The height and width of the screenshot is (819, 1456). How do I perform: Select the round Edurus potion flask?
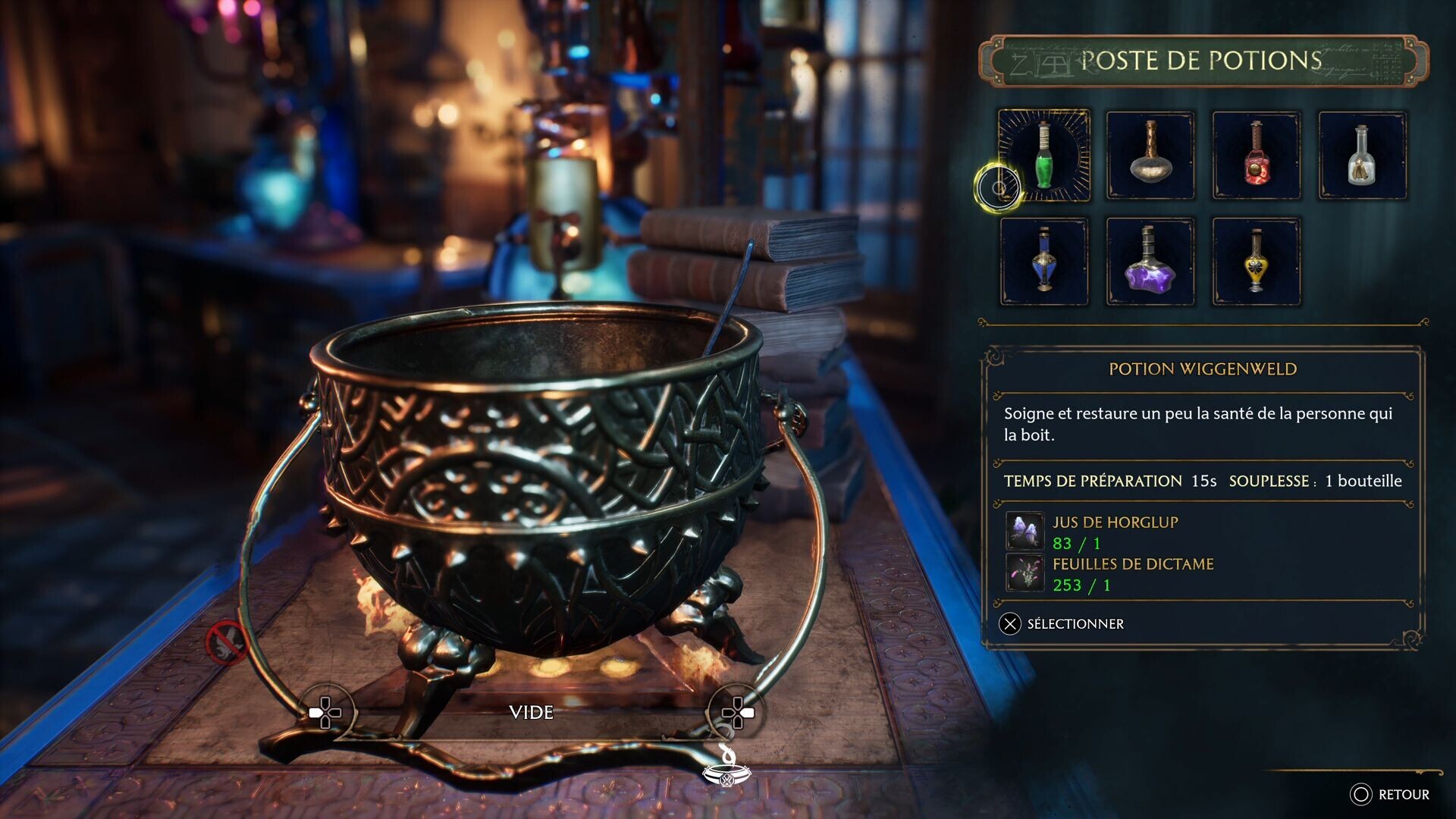click(x=1150, y=157)
